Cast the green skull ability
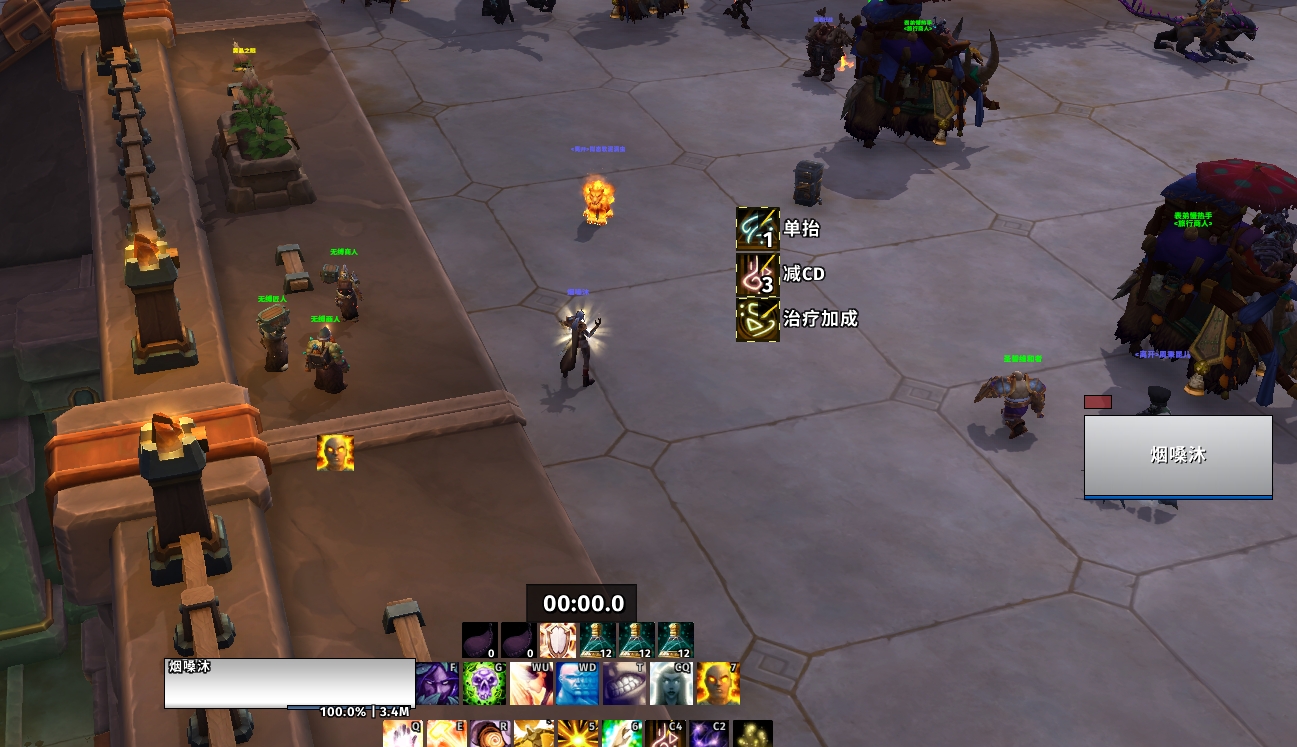 point(484,683)
